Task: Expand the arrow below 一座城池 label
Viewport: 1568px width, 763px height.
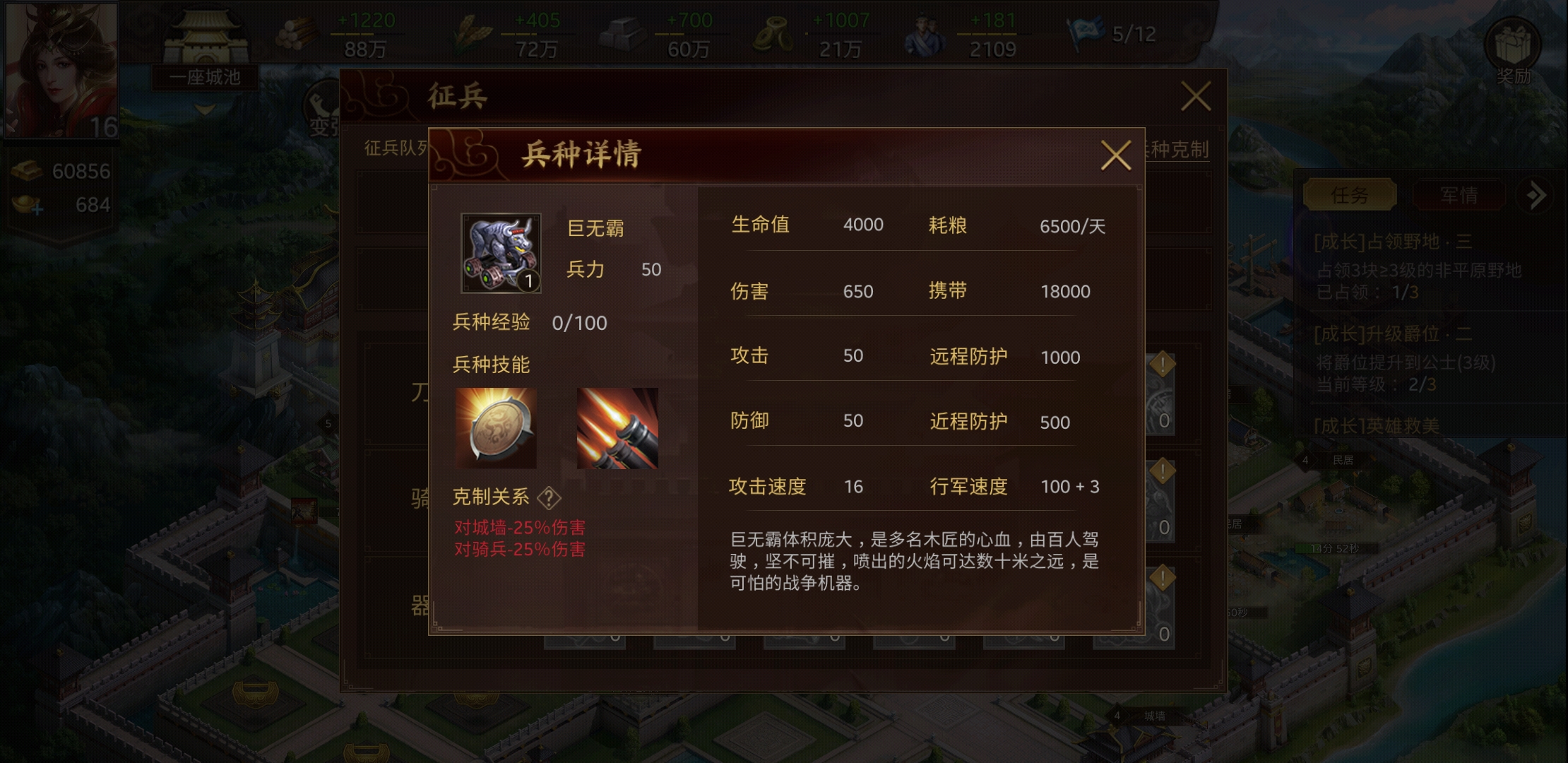Action: coord(203,108)
